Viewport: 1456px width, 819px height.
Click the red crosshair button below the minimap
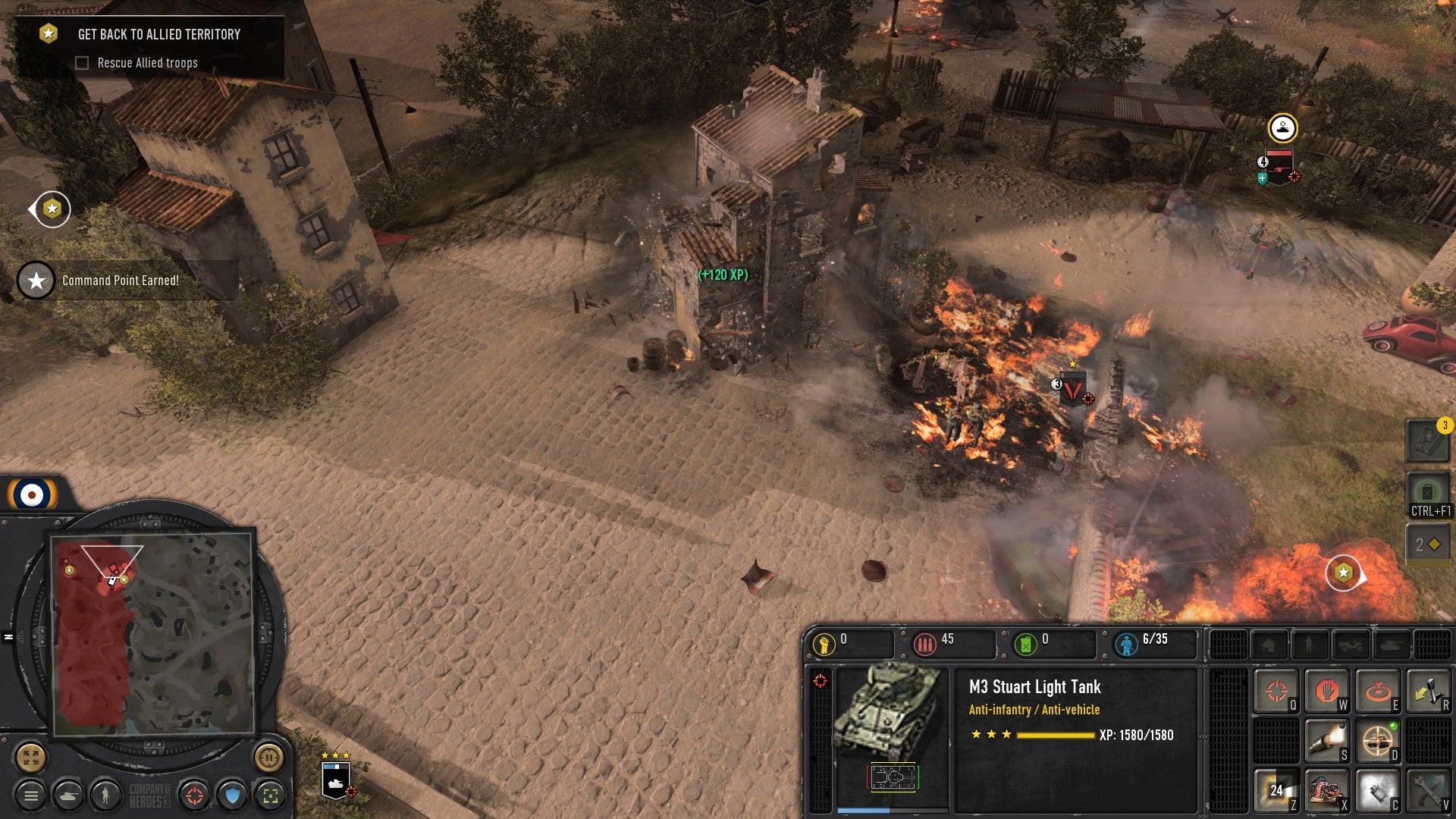pyautogui.click(x=195, y=795)
